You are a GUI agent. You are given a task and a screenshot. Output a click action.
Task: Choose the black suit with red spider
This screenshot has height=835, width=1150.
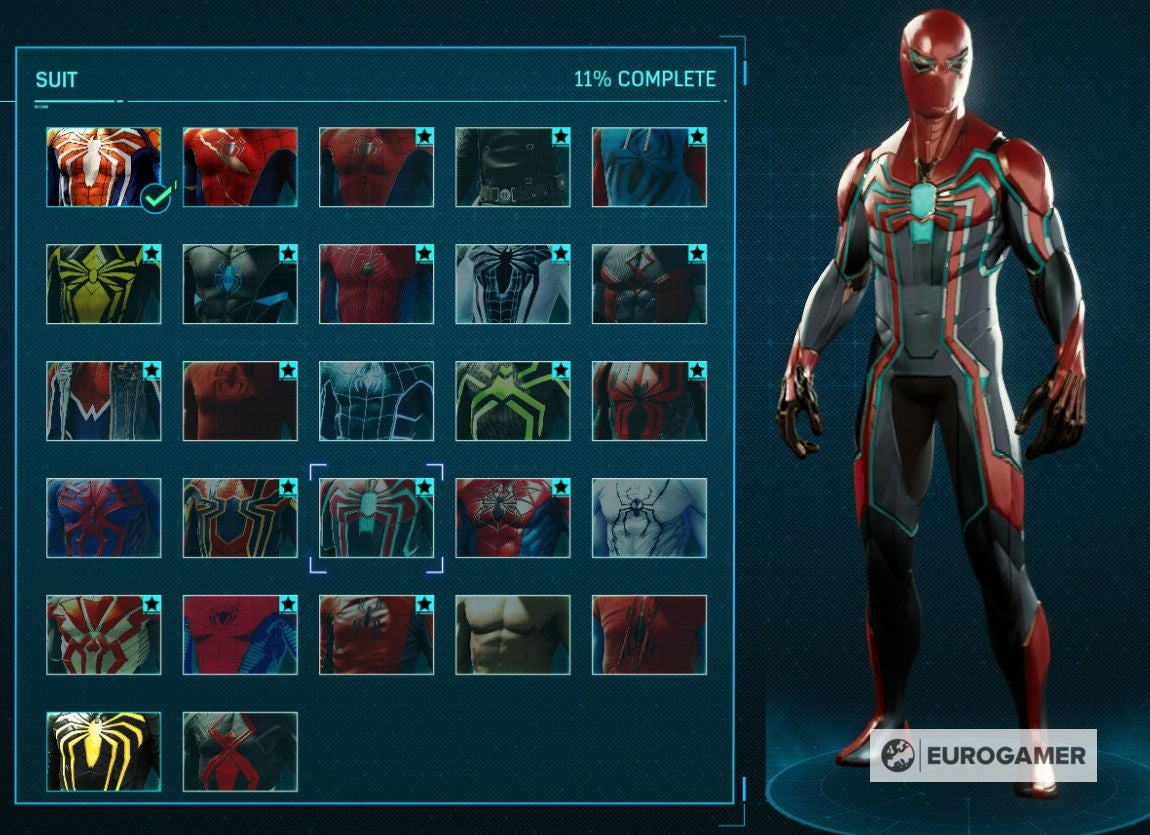click(x=240, y=752)
